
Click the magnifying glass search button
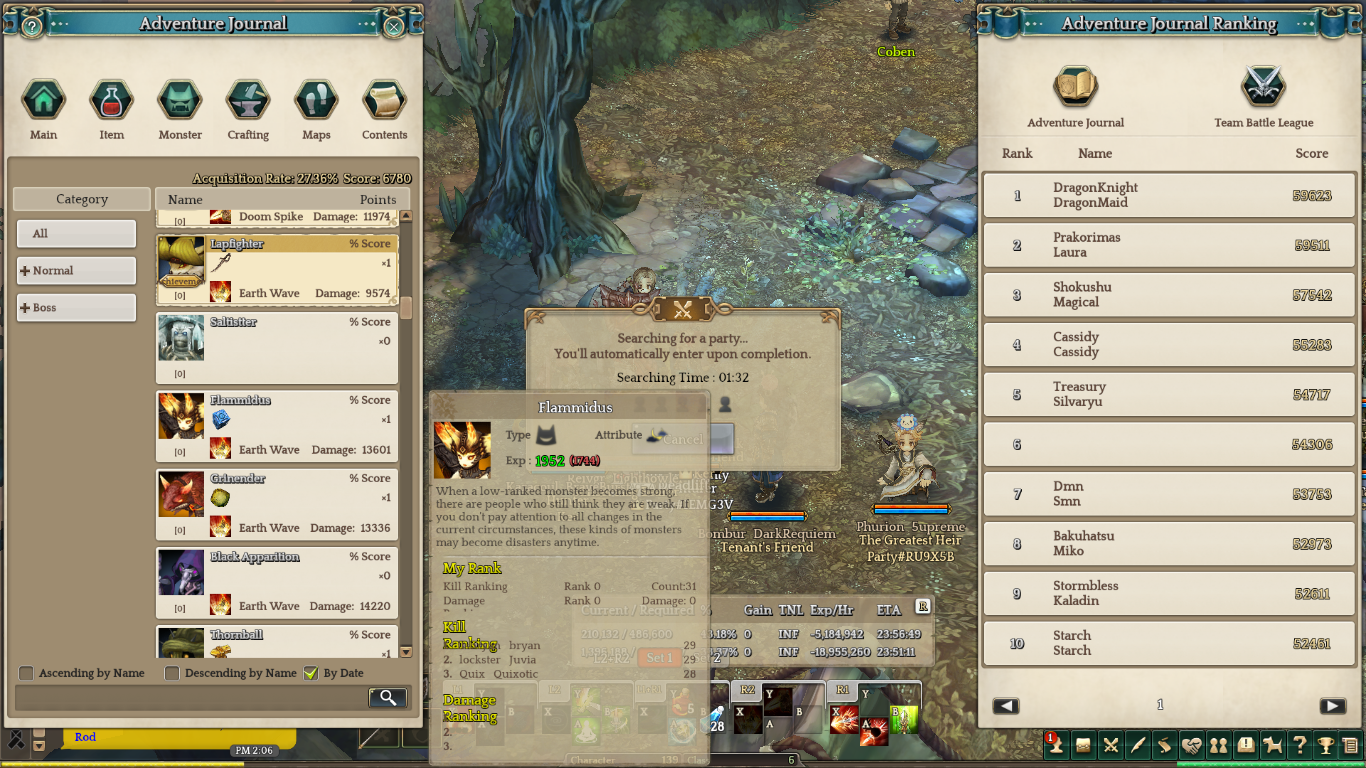pyautogui.click(x=387, y=698)
